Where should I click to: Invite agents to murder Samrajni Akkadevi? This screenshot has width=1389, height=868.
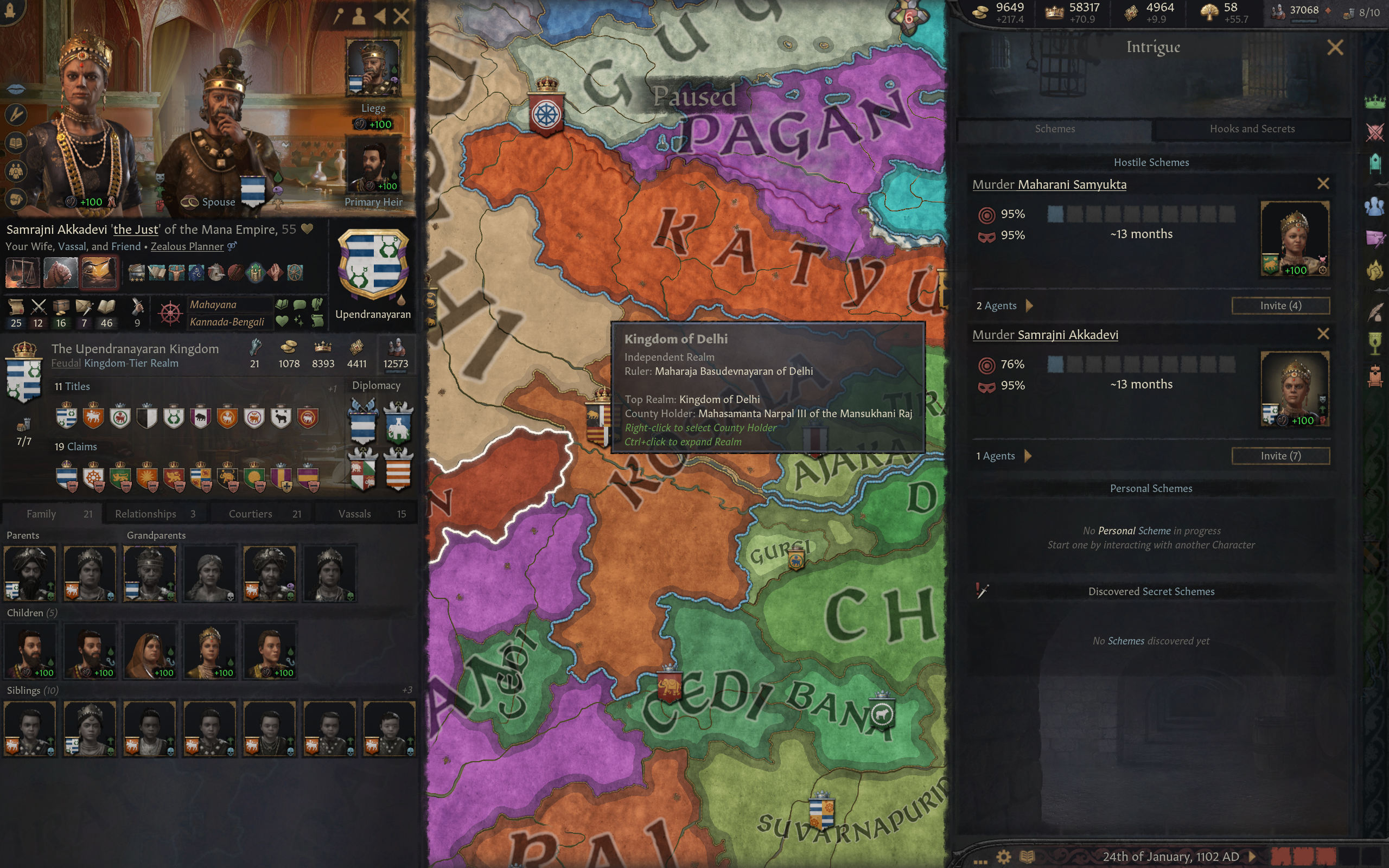1280,456
